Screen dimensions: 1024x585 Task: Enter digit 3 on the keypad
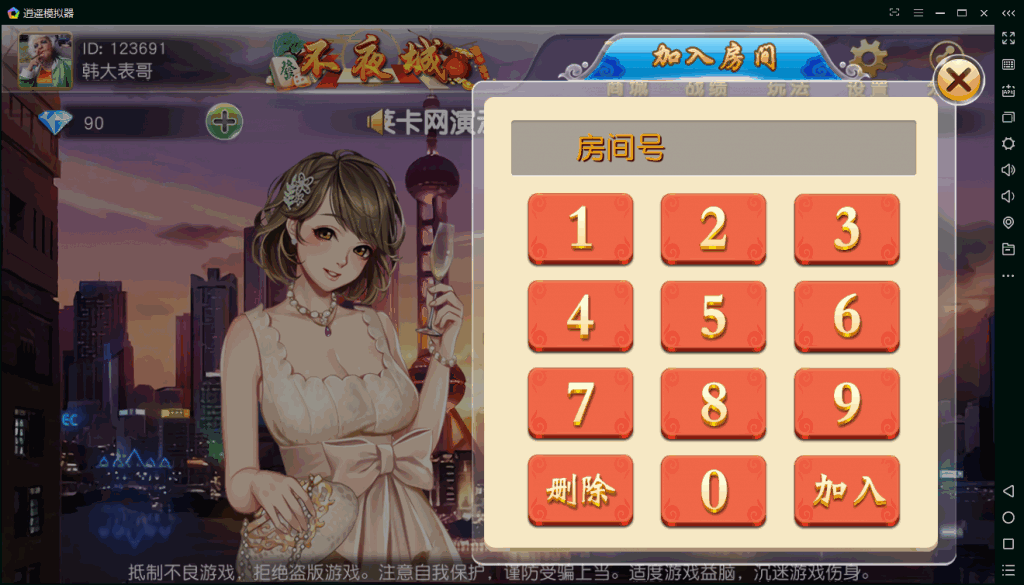pyautogui.click(x=846, y=228)
